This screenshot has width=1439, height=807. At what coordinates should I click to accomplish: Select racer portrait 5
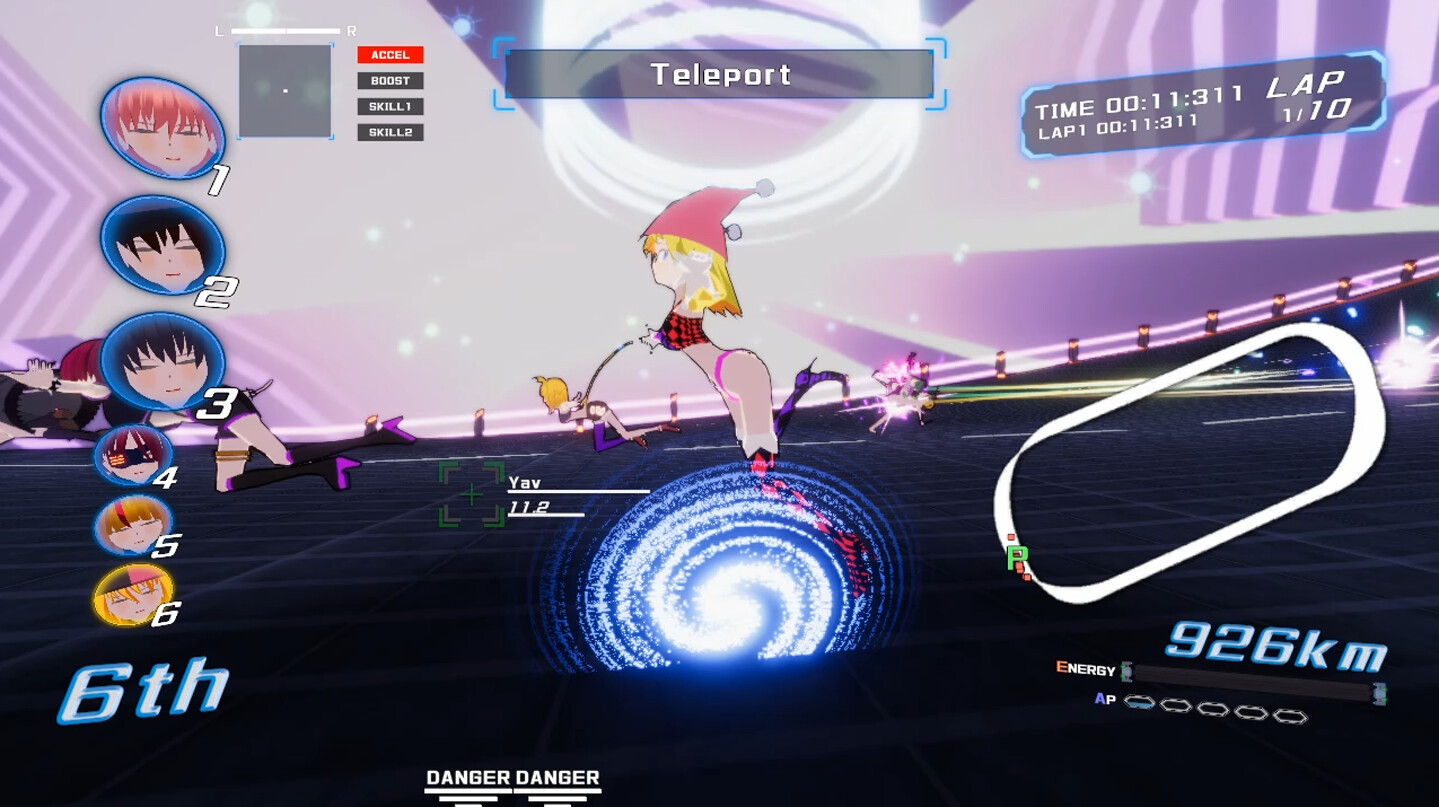click(136, 523)
